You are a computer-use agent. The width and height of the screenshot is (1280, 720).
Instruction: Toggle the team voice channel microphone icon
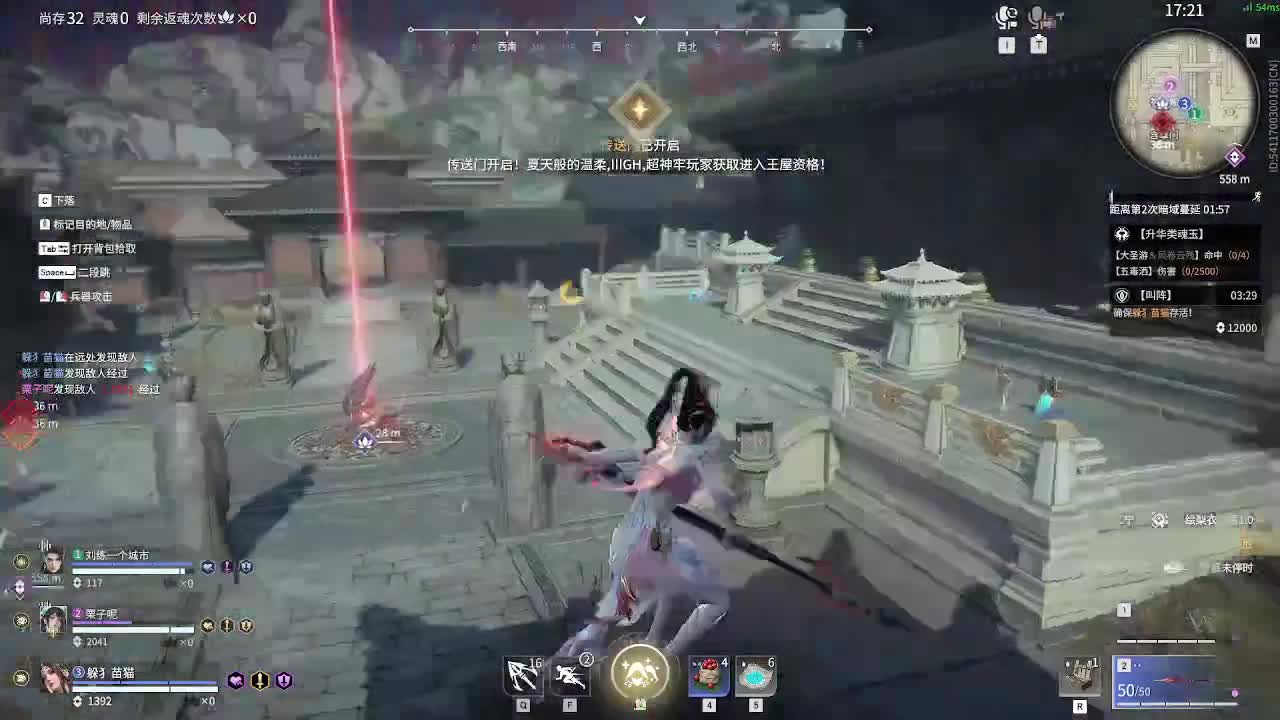click(x=1005, y=17)
